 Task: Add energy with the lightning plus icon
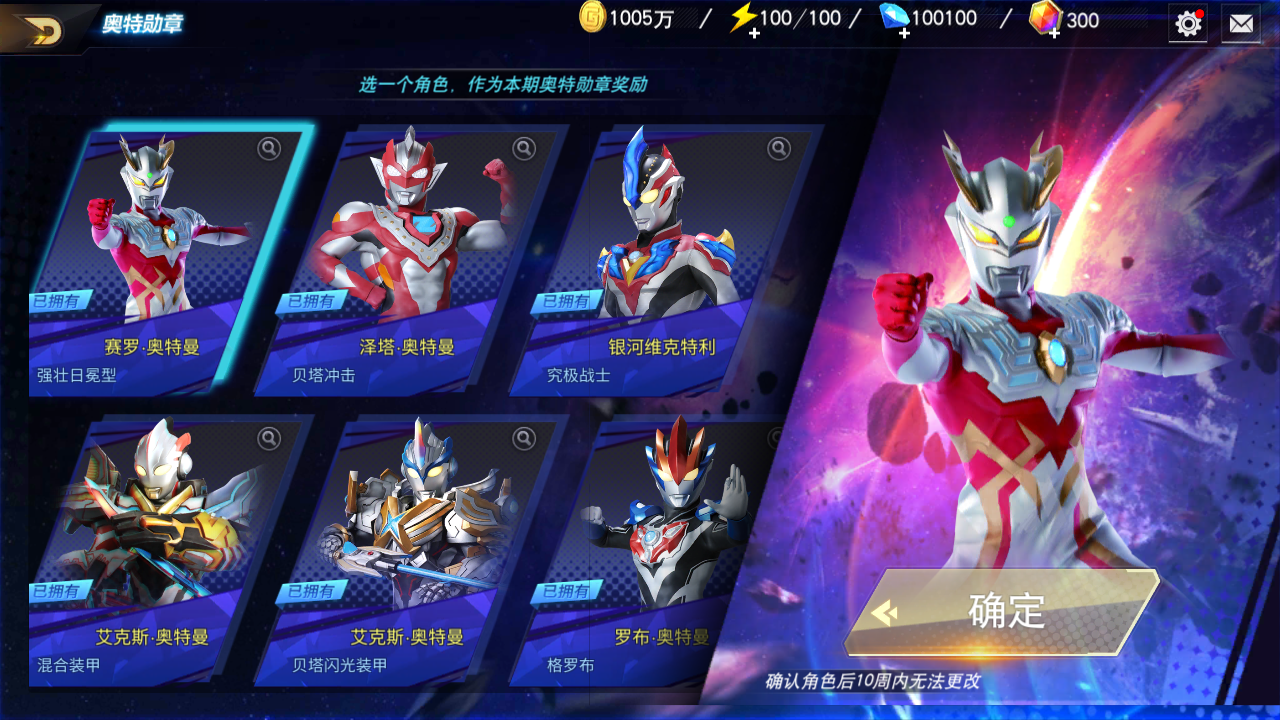pos(753,32)
